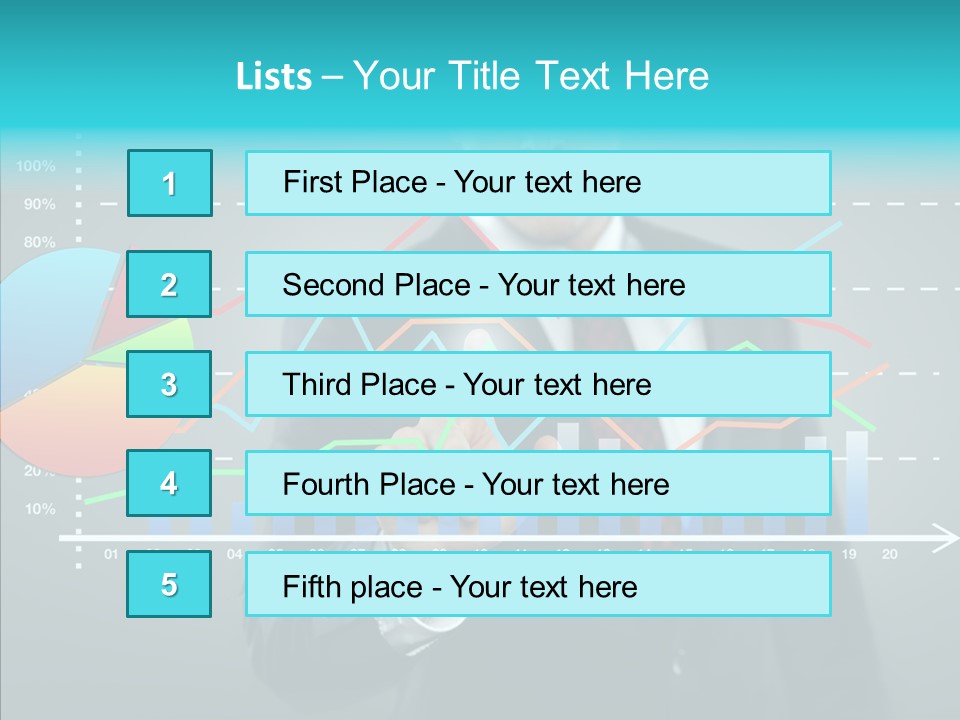Click the First Place text row
The height and width of the screenshot is (720, 960).
pos(538,183)
